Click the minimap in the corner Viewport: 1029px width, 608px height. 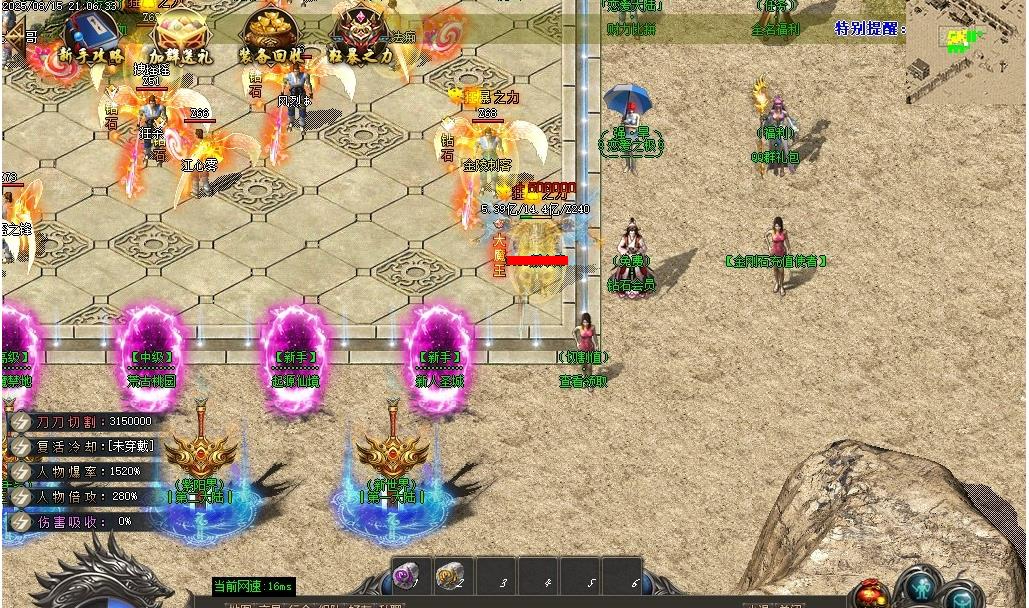pyautogui.click(x=965, y=51)
